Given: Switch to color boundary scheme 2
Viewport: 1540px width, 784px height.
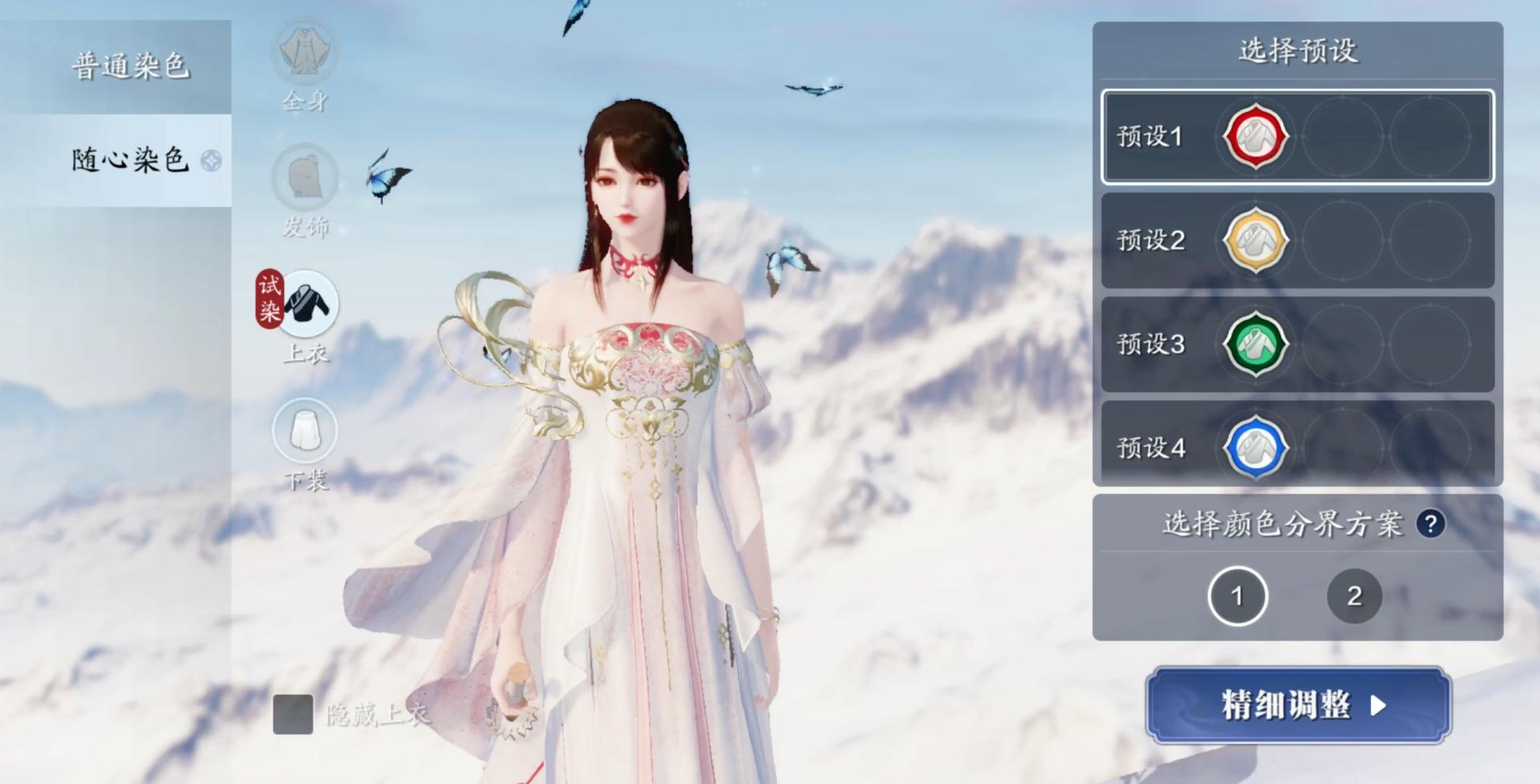Looking at the screenshot, I should point(1354,596).
